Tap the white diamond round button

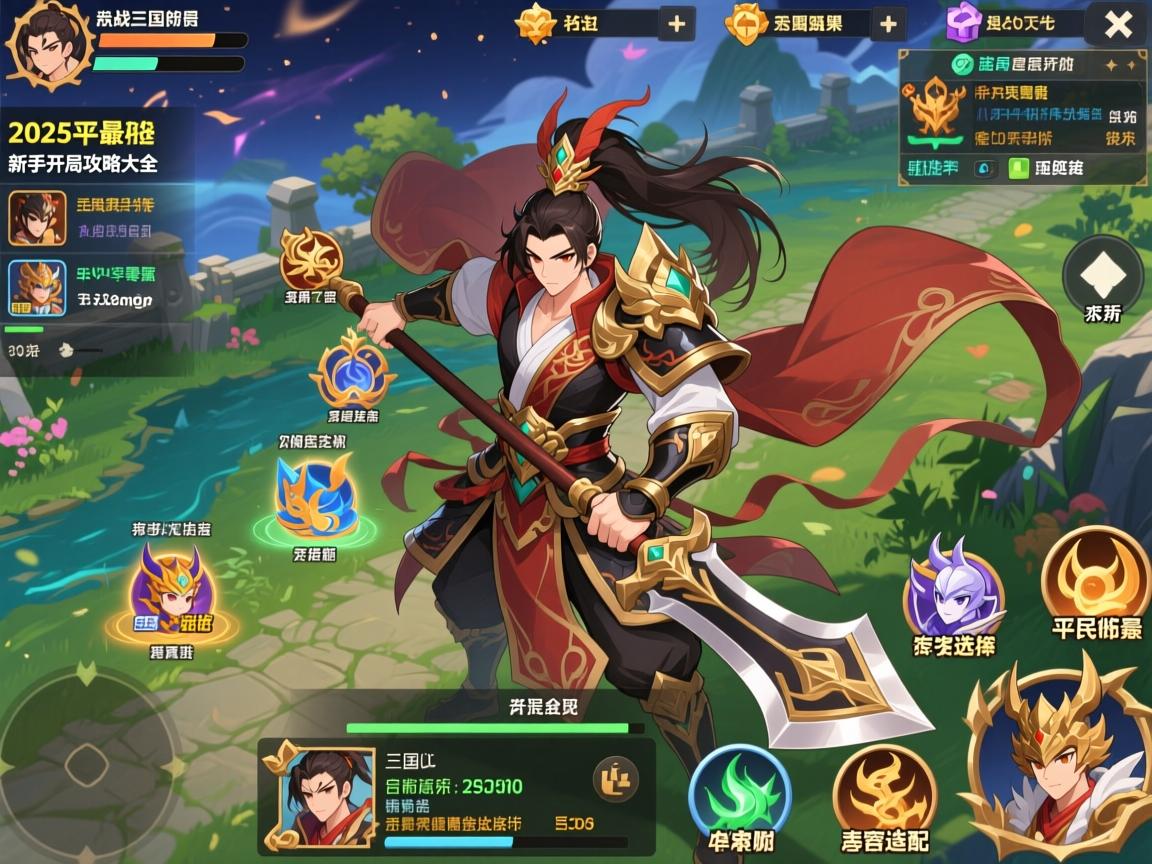tap(1102, 272)
